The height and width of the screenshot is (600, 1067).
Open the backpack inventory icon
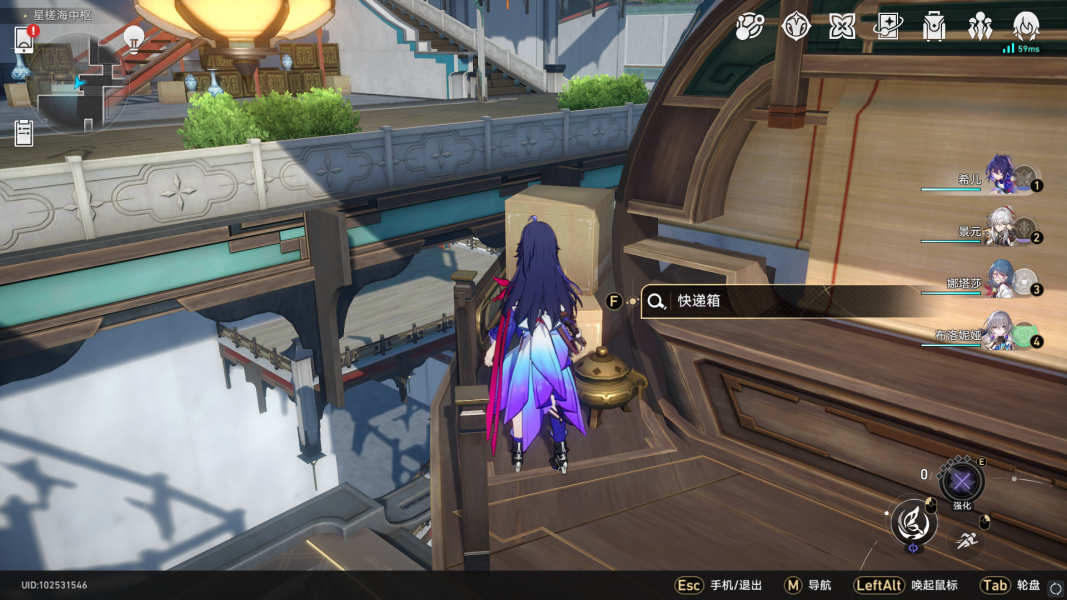[934, 27]
